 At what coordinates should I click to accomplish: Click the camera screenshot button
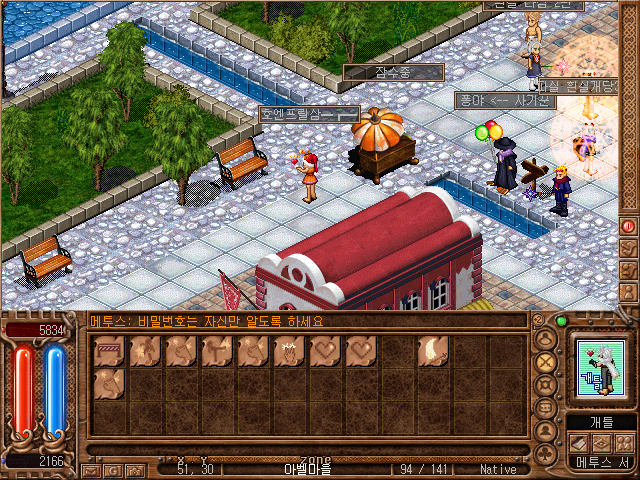tap(132, 470)
